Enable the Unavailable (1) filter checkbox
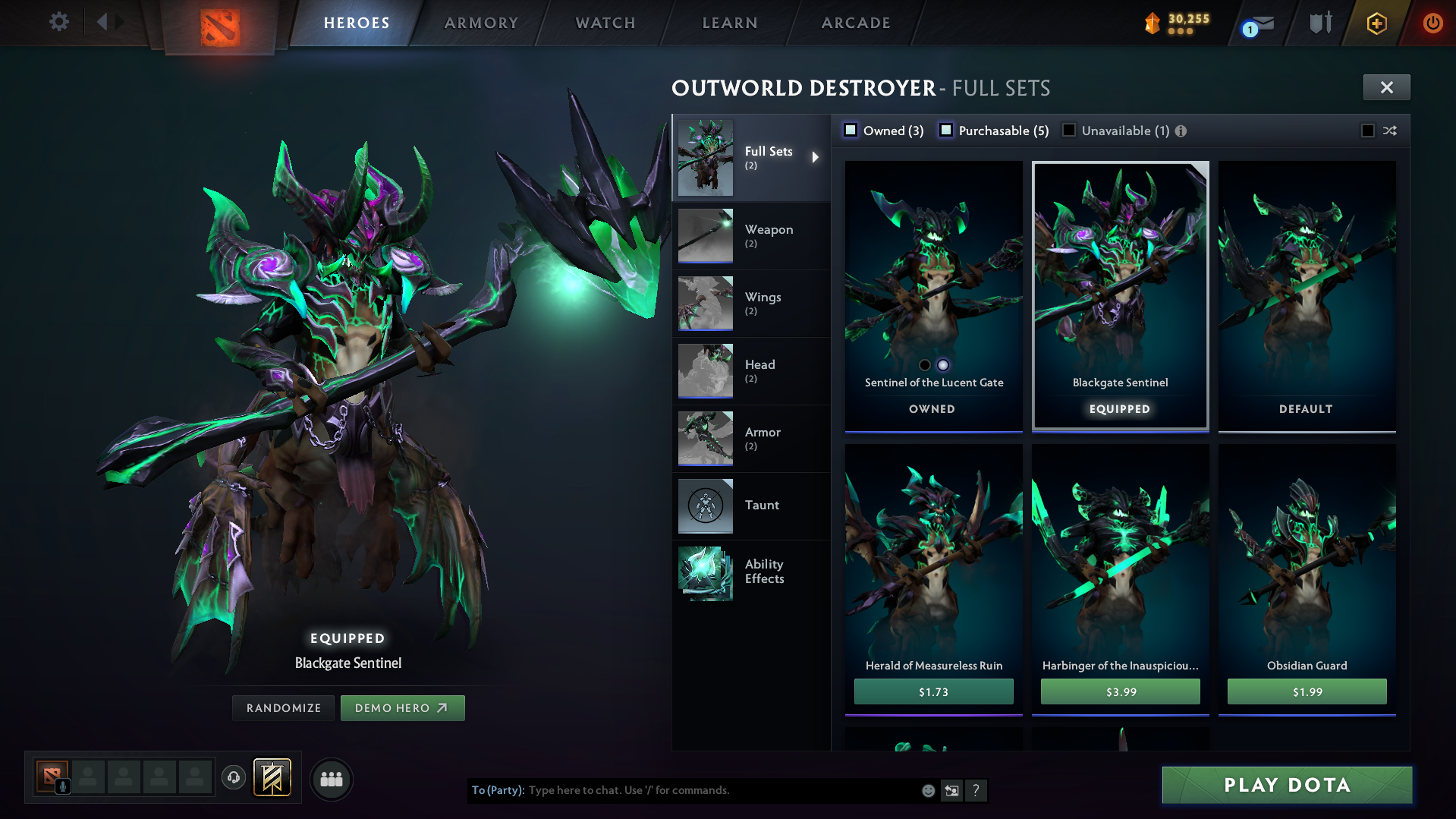This screenshot has width=1456, height=819. tap(1069, 130)
